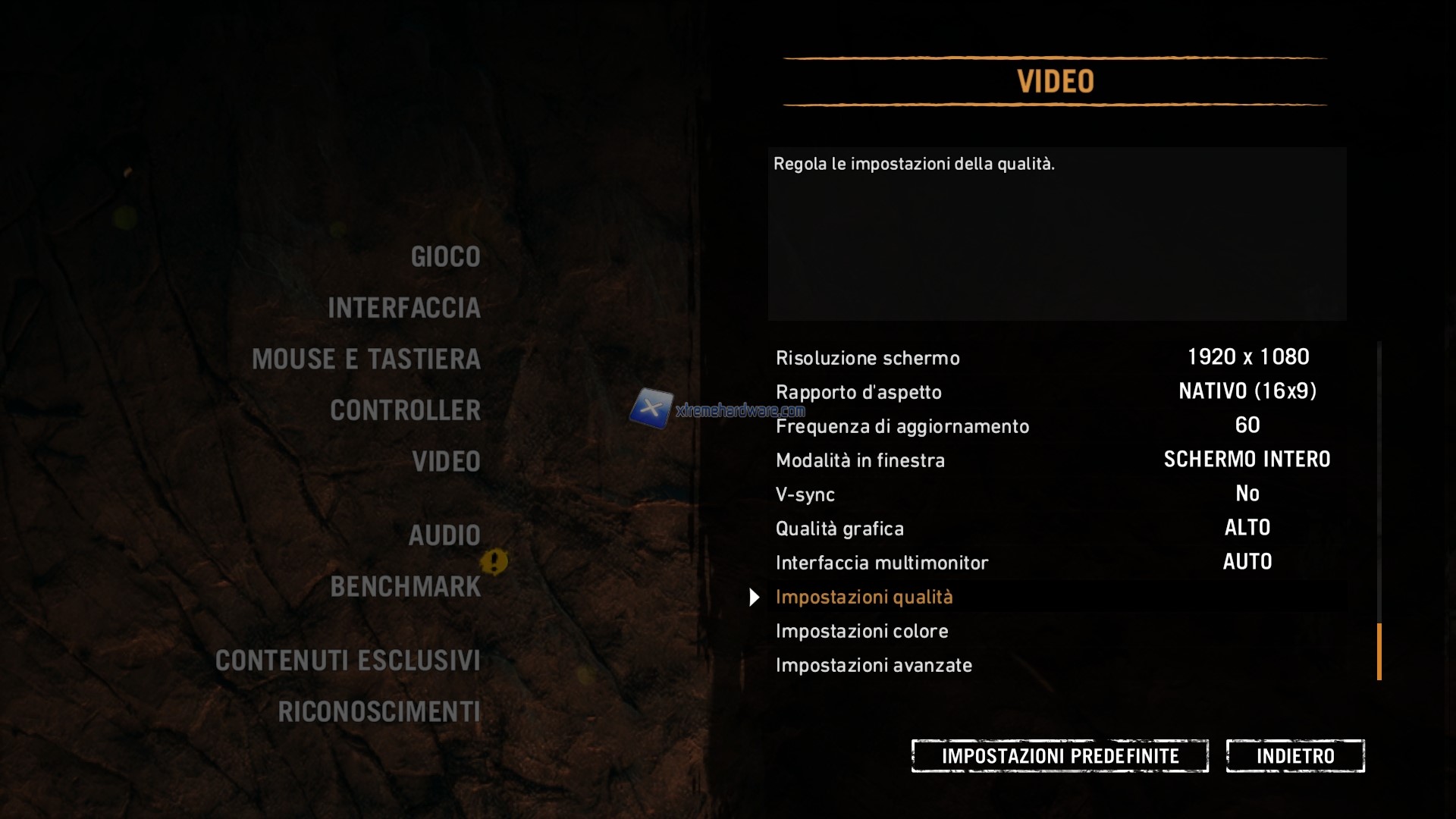This screenshot has width=1456, height=819.
Task: Switch to the Audio settings
Action: coord(444,535)
